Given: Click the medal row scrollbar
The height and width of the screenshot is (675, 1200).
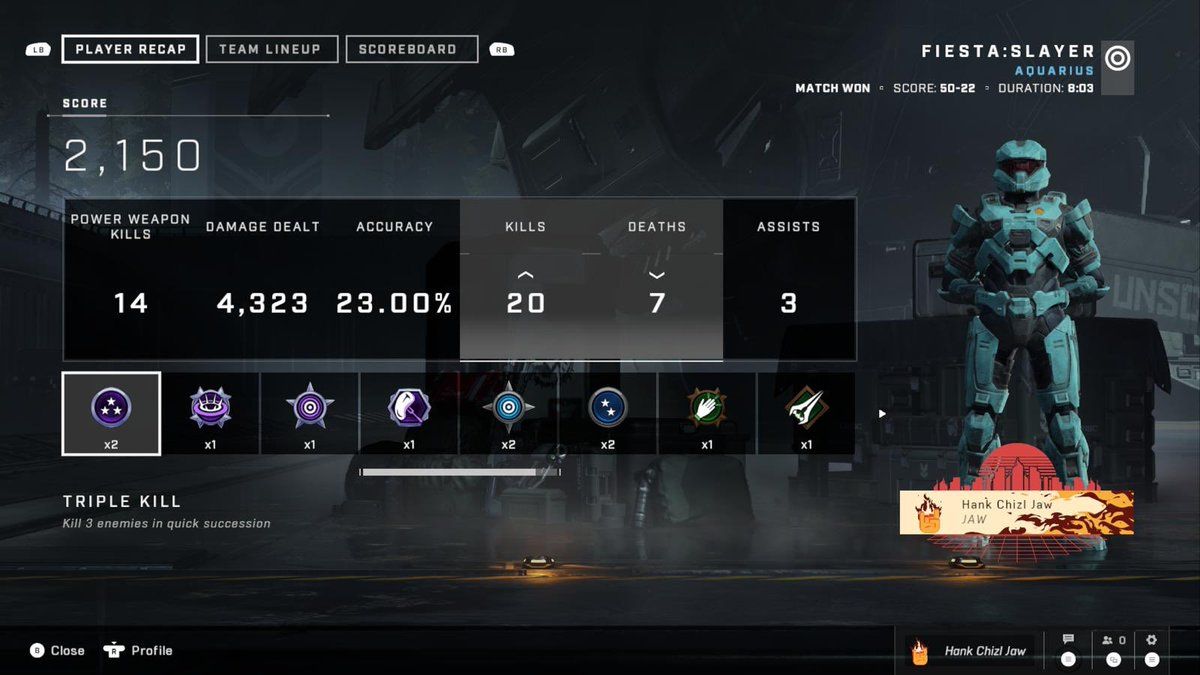Looking at the screenshot, I should pyautogui.click(x=460, y=472).
